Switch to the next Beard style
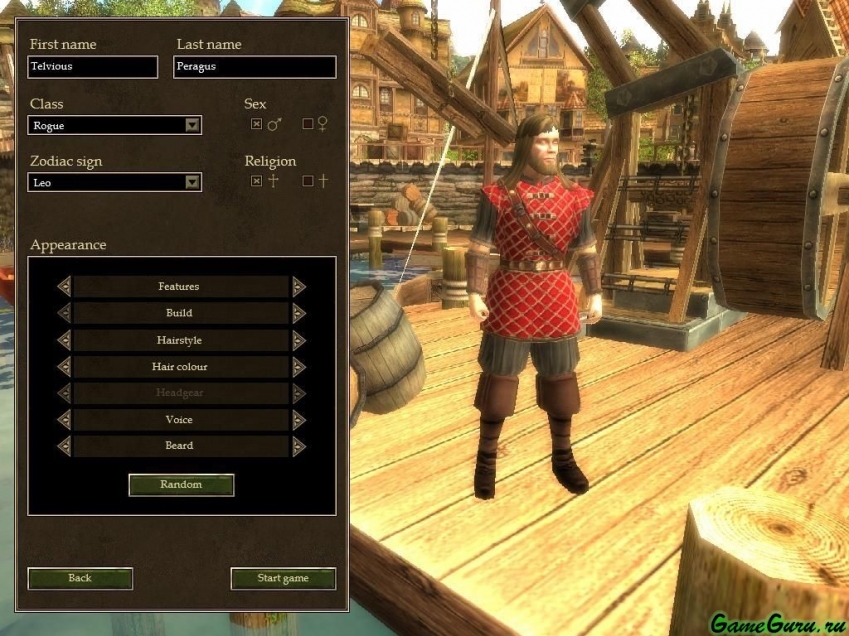 click(x=298, y=446)
